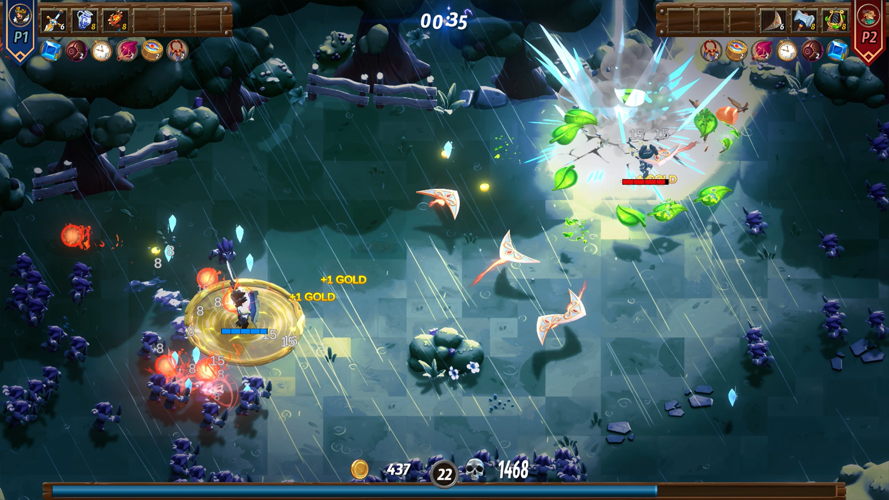Select P1's blue pitcher item slot
Image resolution: width=889 pixels, height=500 pixels.
(x=84, y=19)
